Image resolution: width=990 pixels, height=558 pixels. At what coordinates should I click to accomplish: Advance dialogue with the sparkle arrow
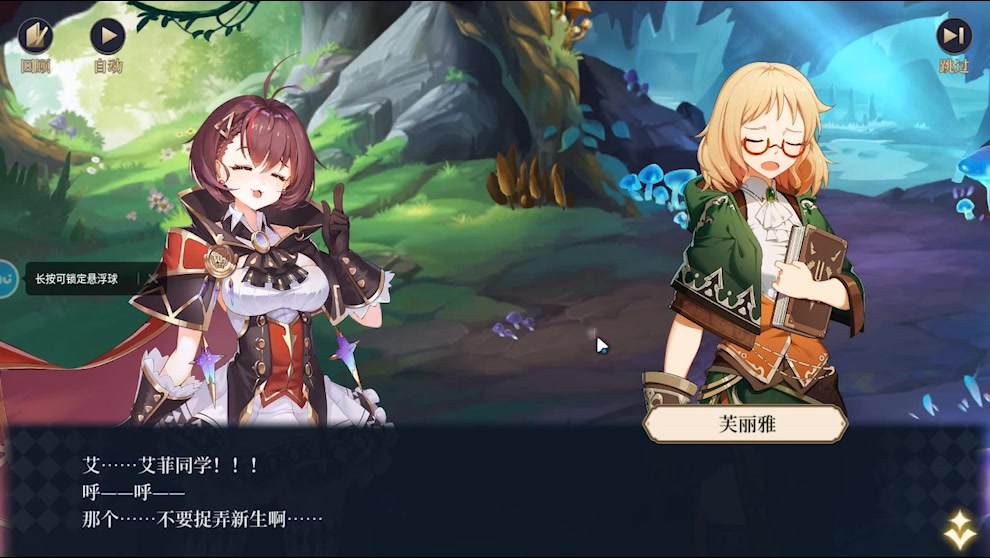tap(960, 530)
